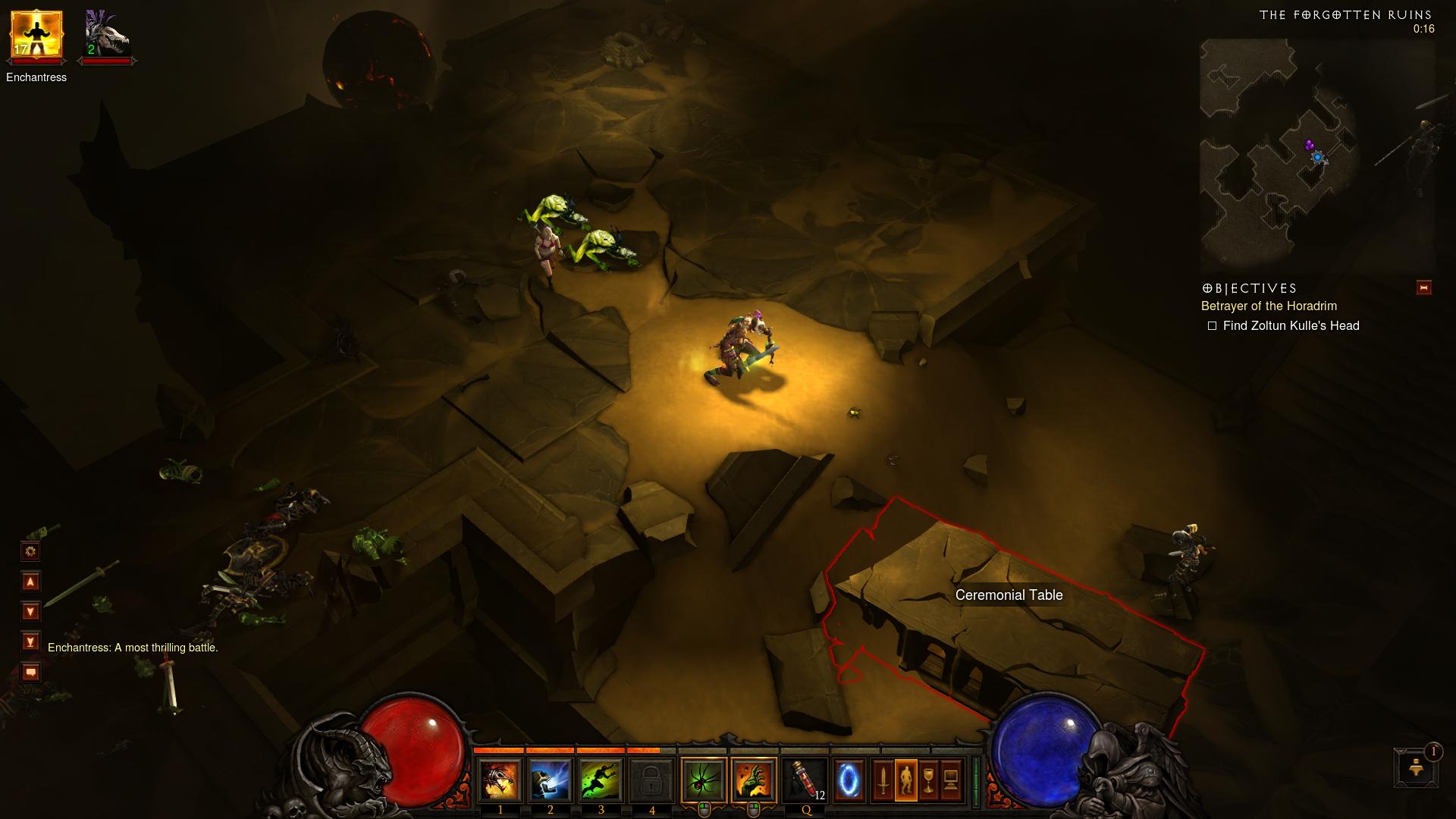This screenshot has width=1456, height=819.
Task: Open the character figure menu button
Action: pos(905,780)
